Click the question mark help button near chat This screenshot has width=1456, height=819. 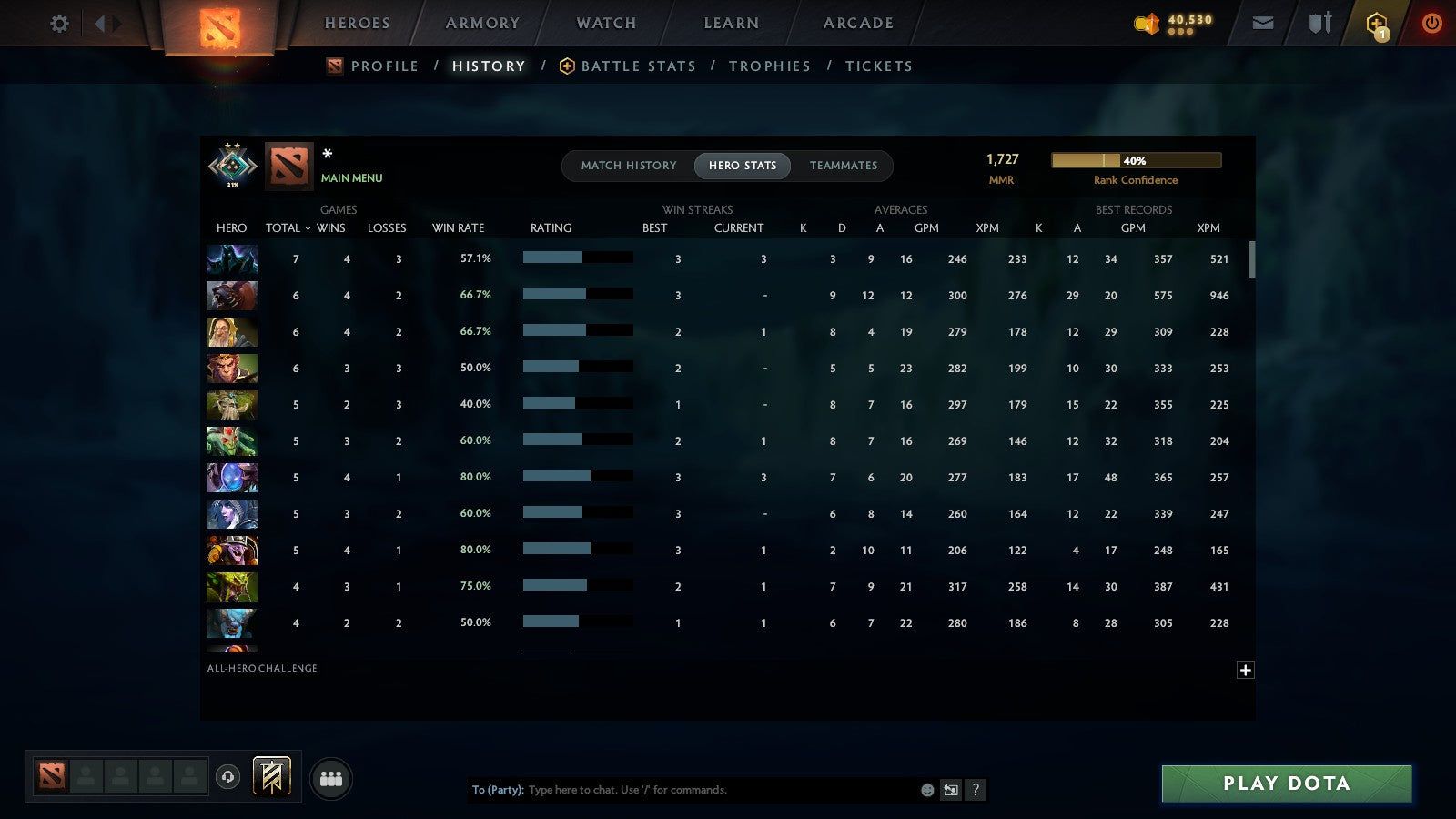(x=975, y=790)
